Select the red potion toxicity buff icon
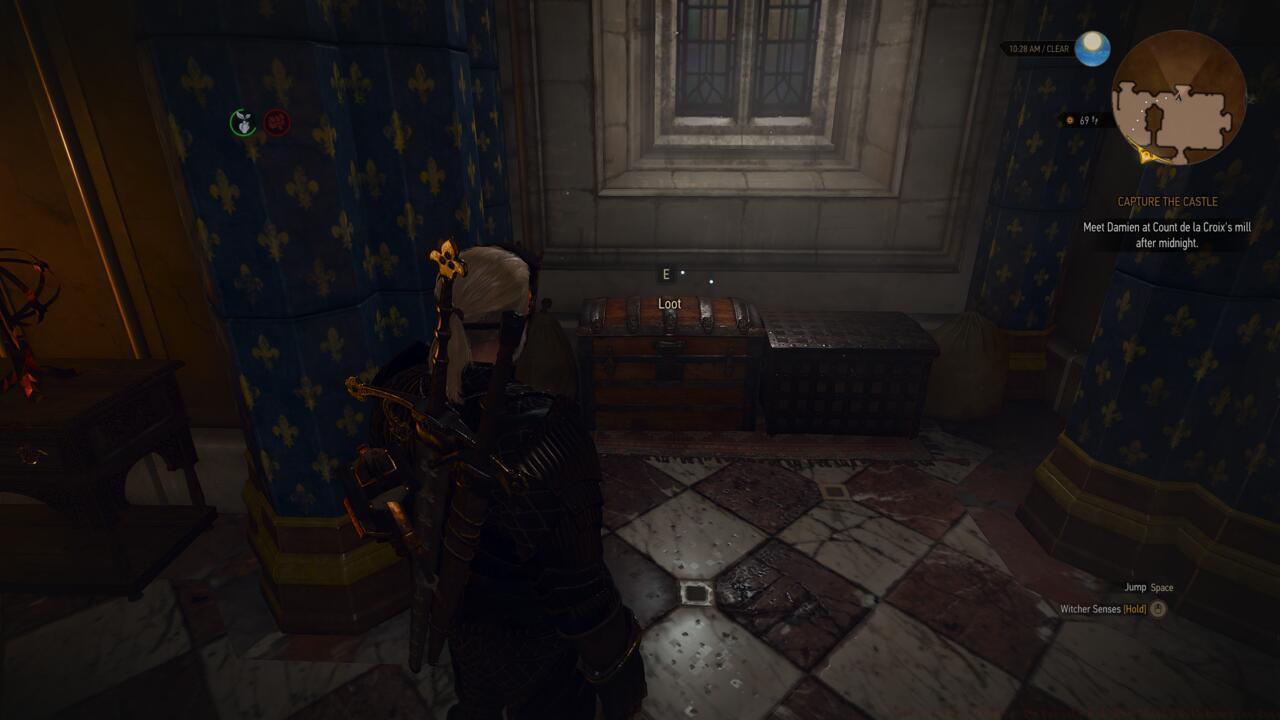Image resolution: width=1280 pixels, height=720 pixels. click(x=278, y=122)
